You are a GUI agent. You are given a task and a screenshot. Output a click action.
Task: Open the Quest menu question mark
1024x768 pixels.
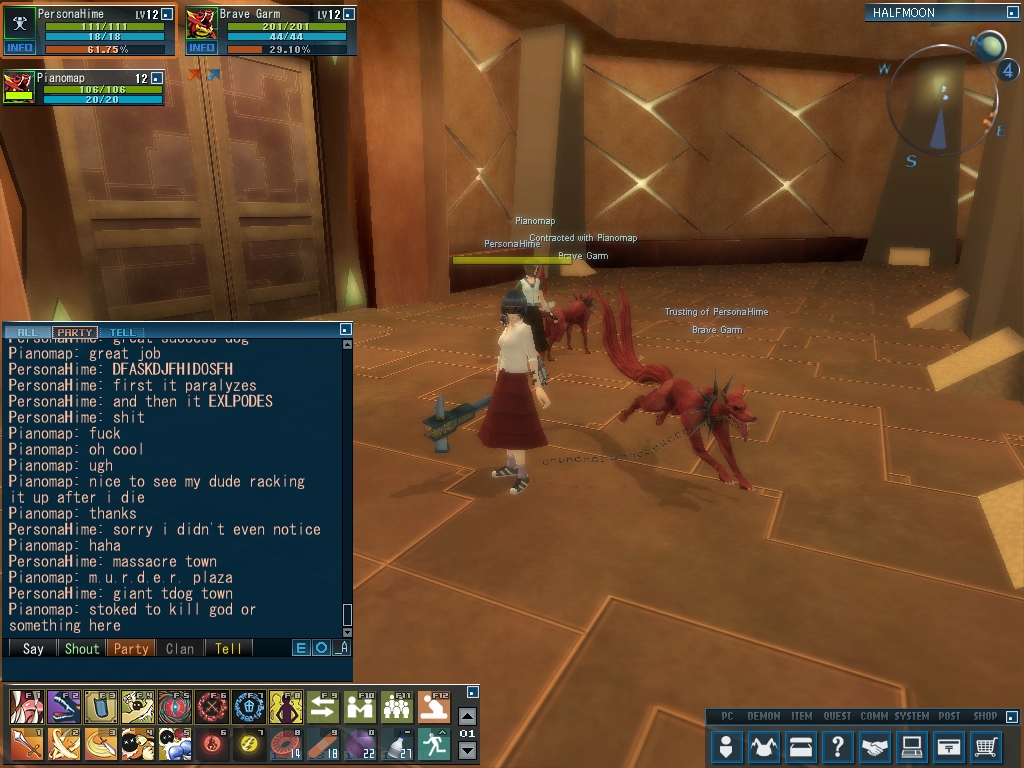[838, 746]
